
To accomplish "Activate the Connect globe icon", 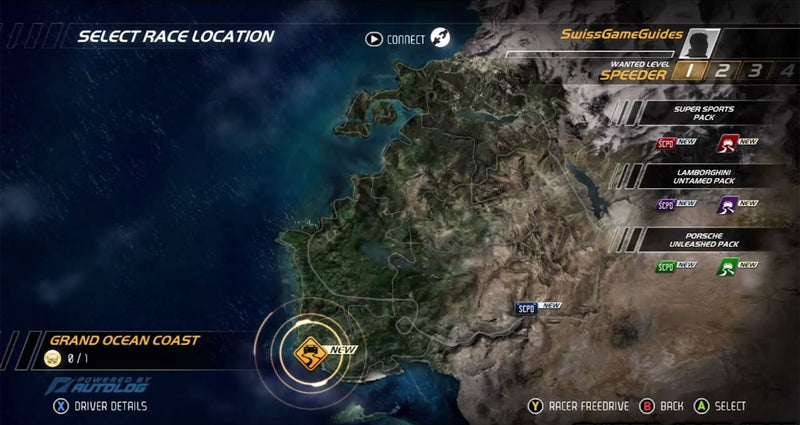I will 441,40.
